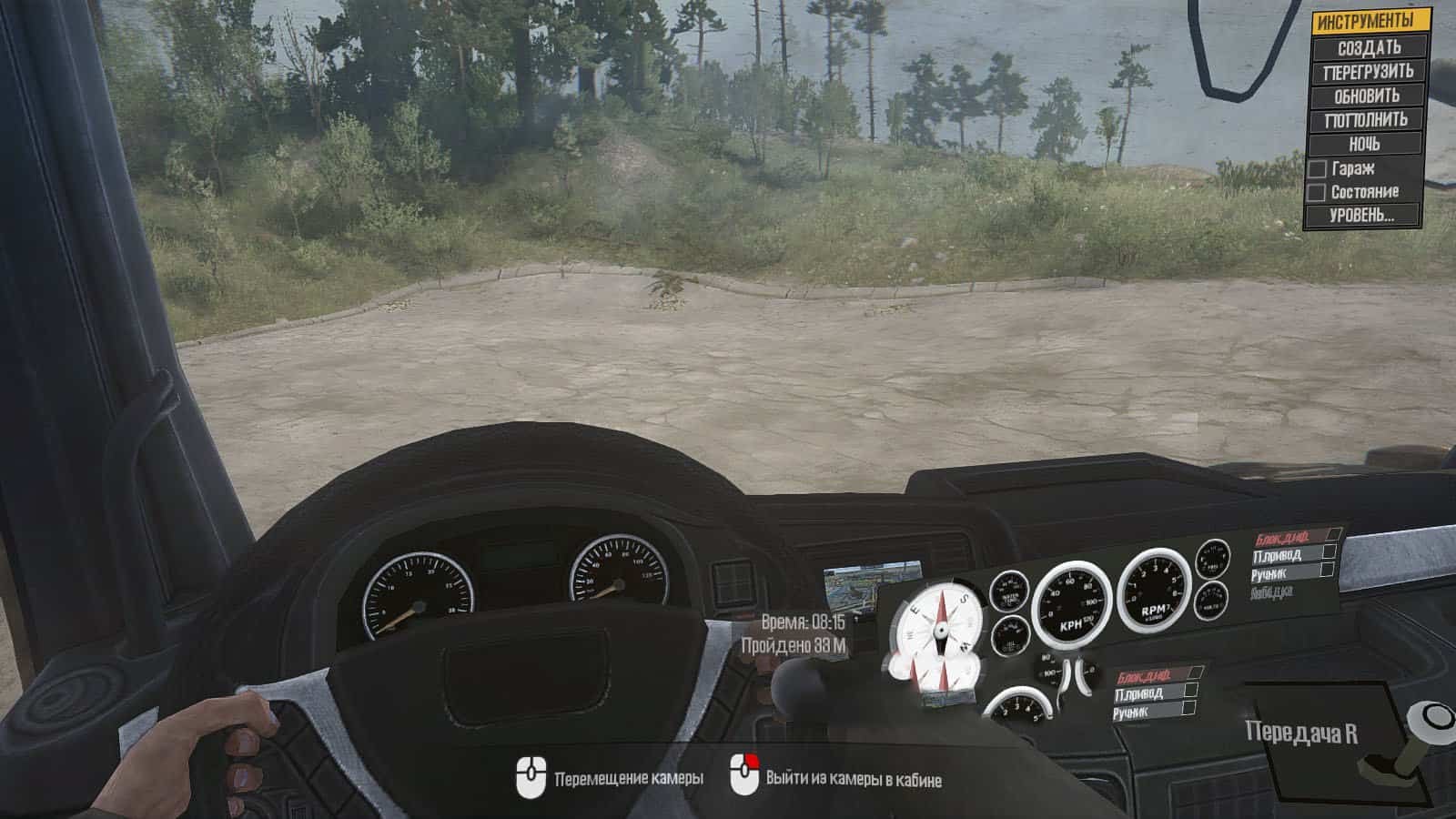Click the СОЗДАТЬ button in tools menu
1456x819 pixels.
point(1368,47)
